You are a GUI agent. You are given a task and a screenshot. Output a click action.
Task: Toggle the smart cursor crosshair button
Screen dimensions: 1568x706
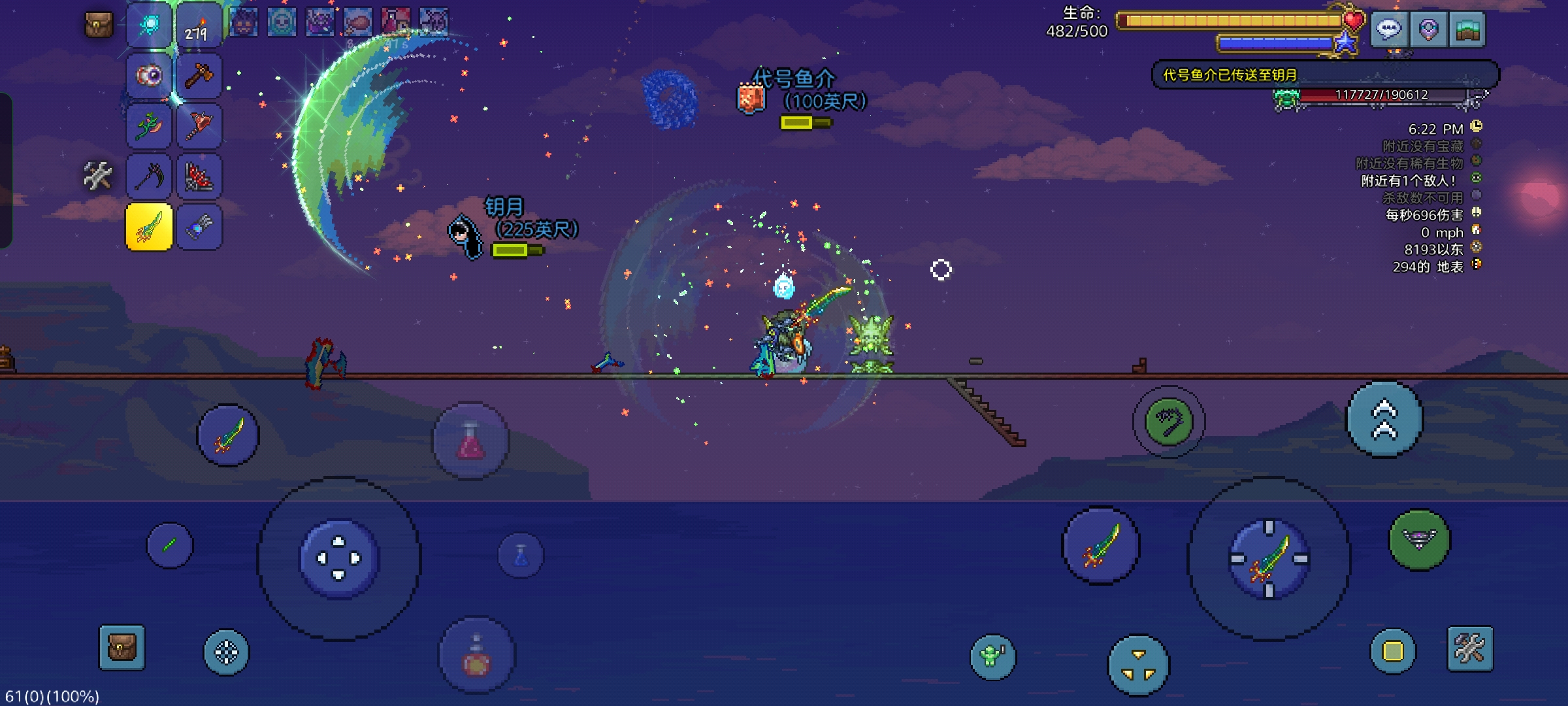227,652
